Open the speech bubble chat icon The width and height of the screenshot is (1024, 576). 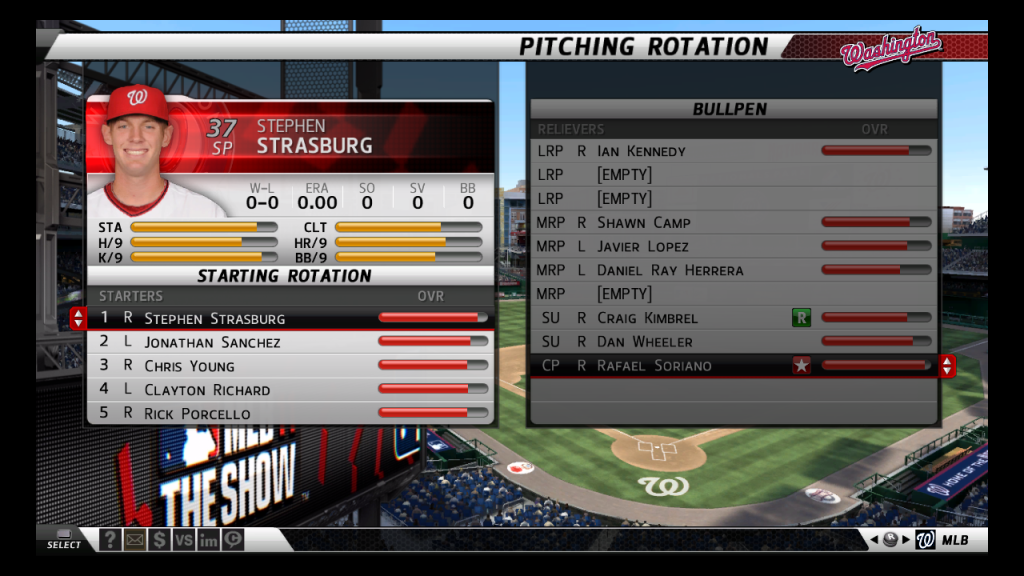(x=232, y=540)
